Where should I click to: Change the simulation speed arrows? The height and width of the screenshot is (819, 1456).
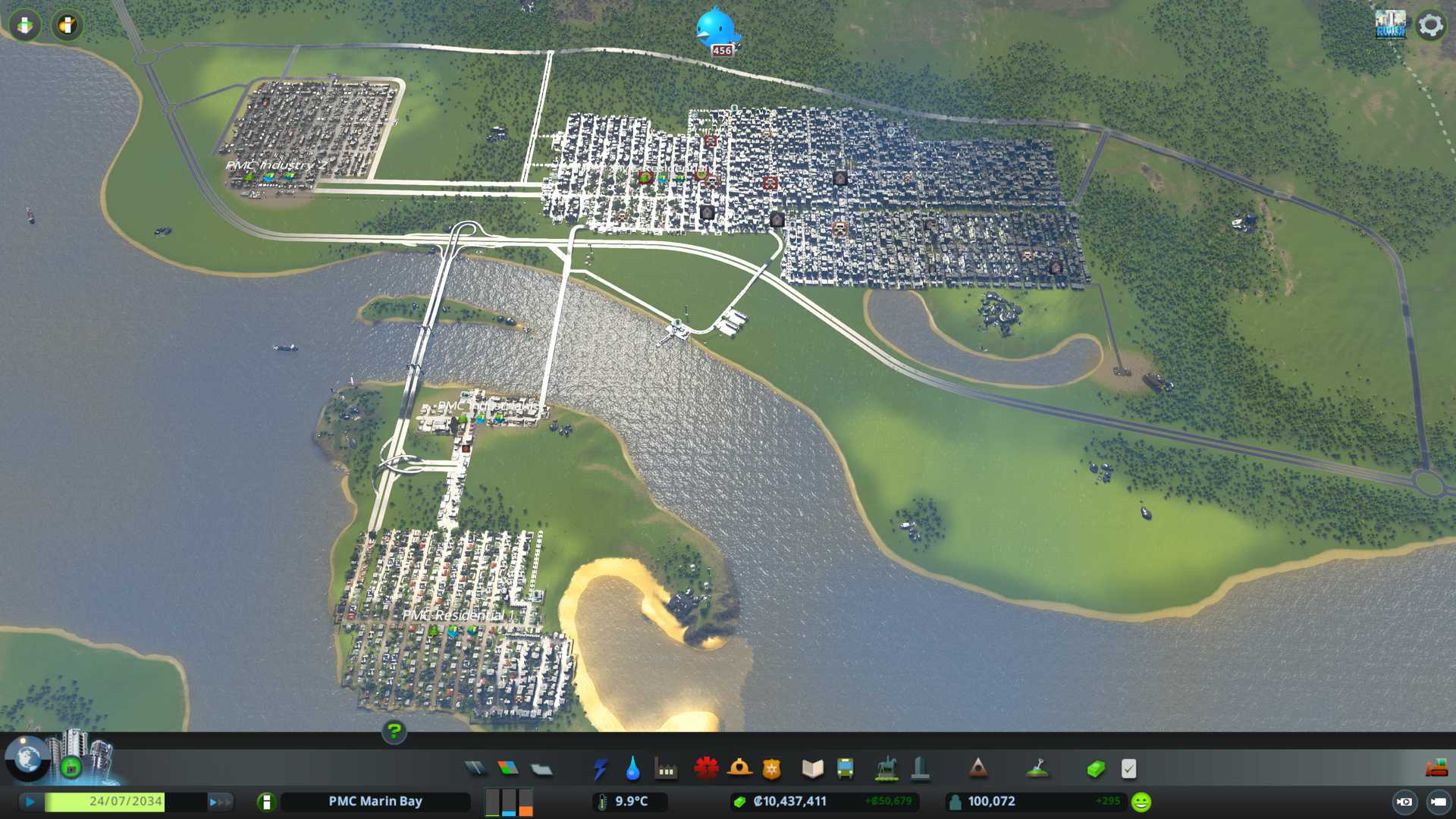point(220,802)
